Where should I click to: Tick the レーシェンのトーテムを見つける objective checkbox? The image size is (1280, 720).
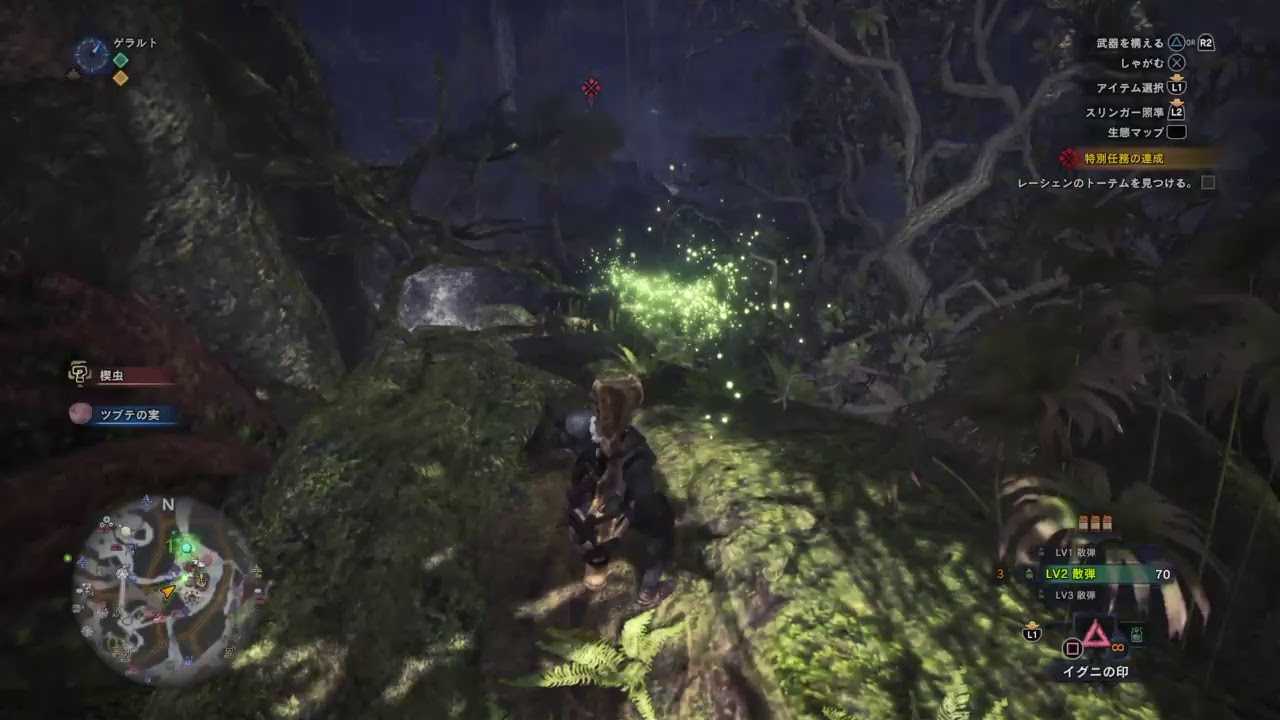pyautogui.click(x=1208, y=183)
